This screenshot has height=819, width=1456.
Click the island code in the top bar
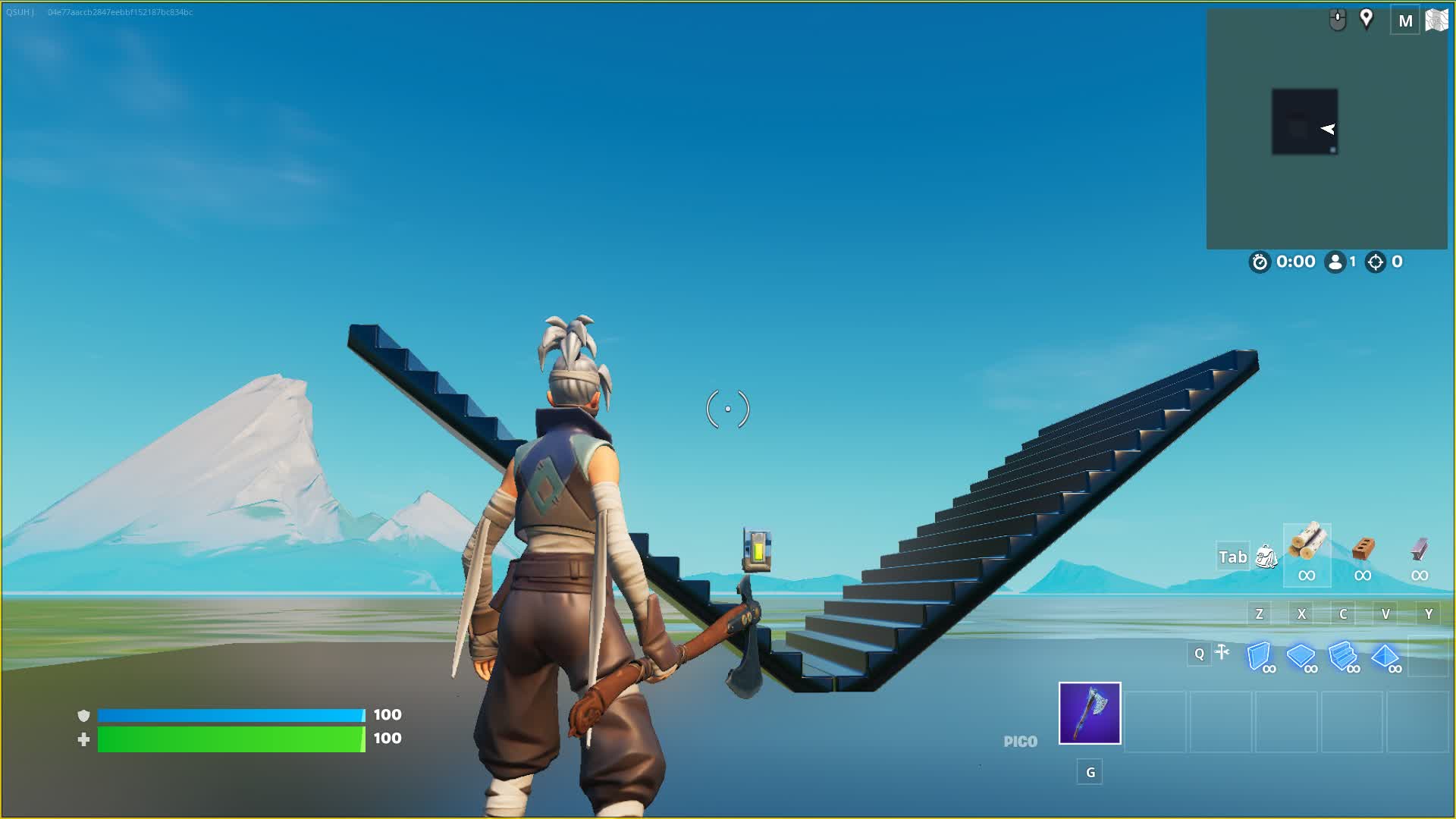coord(121,12)
